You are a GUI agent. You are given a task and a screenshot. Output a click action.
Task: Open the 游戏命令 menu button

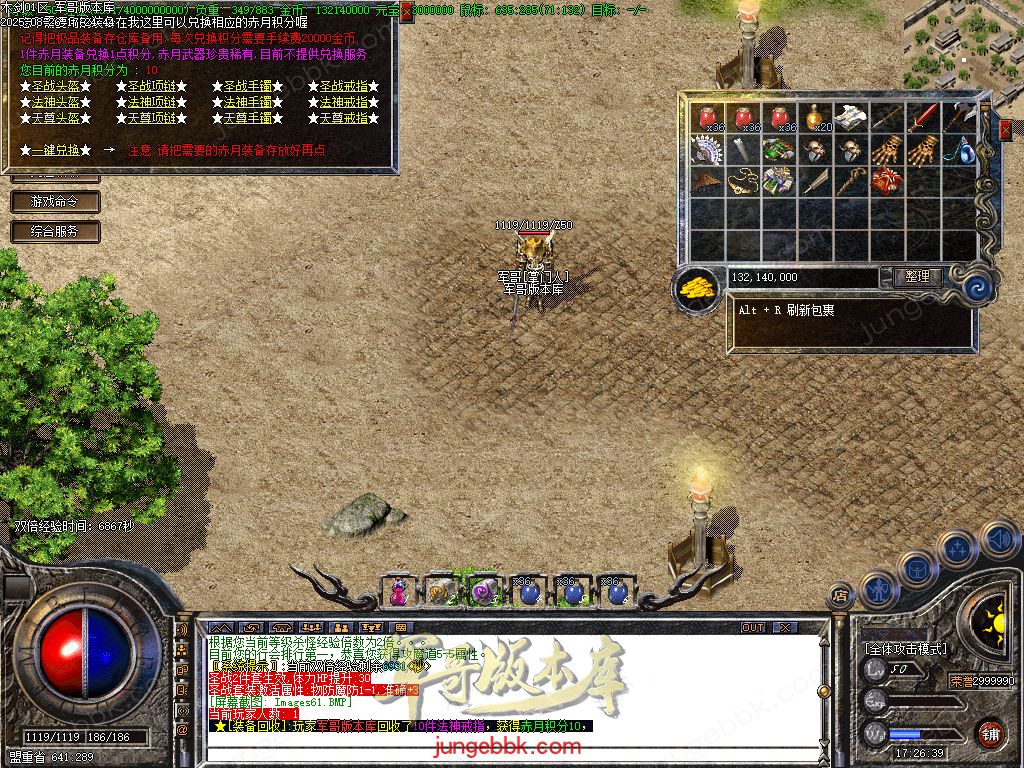pyautogui.click(x=56, y=201)
